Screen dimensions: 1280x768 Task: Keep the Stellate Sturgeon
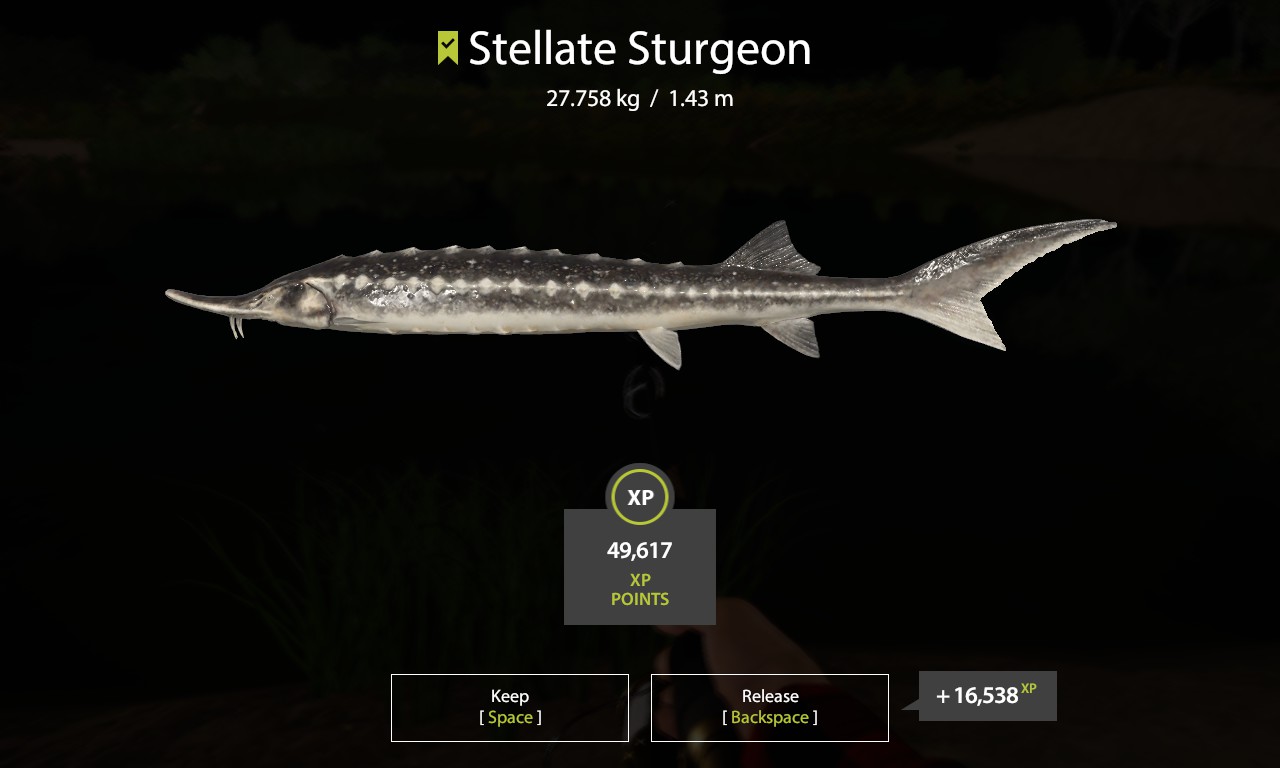[x=510, y=707]
